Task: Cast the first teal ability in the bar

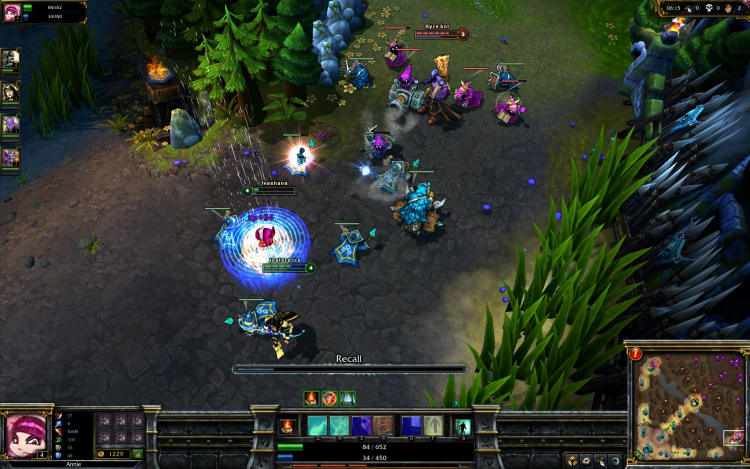Action: point(317,426)
